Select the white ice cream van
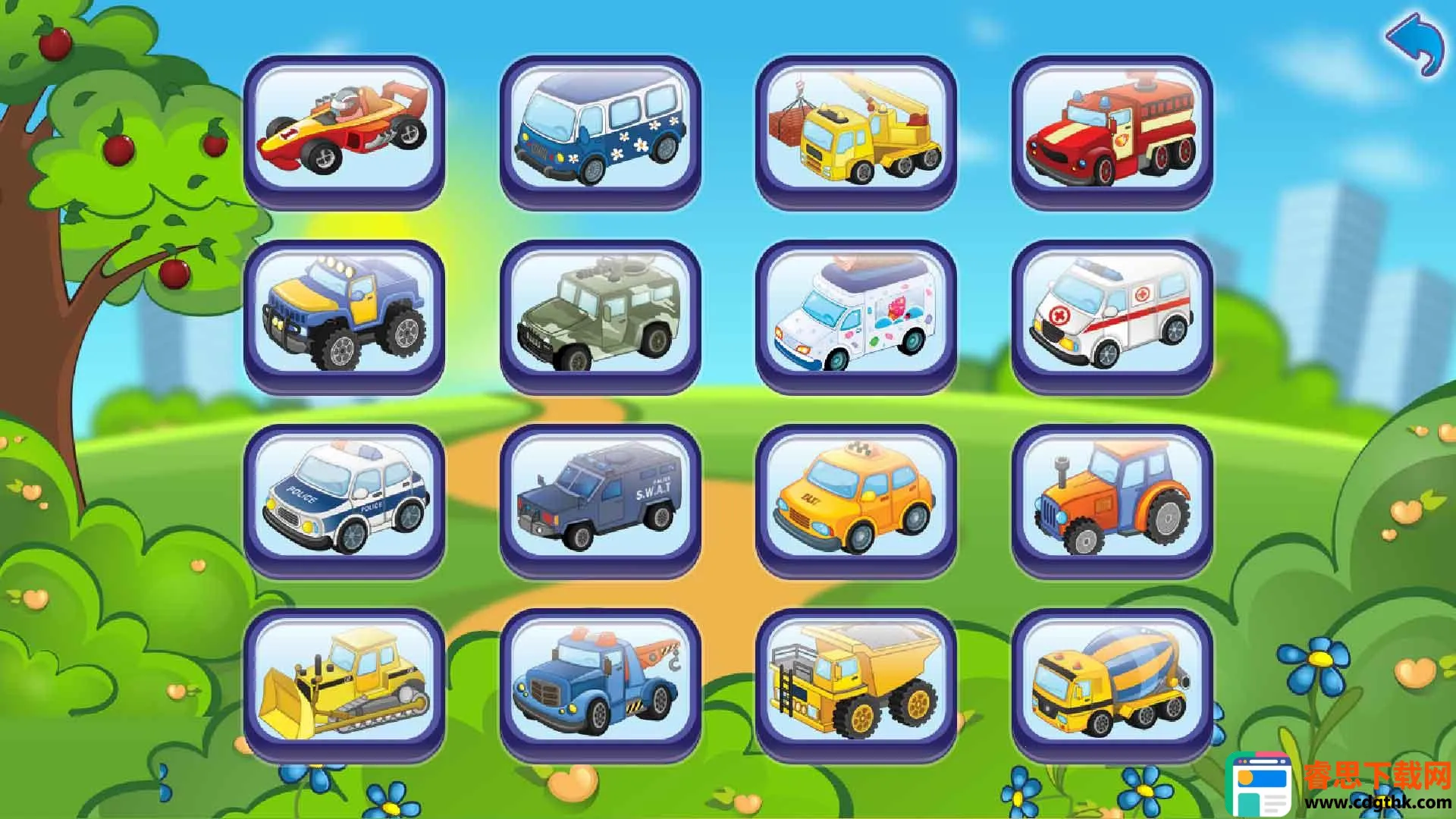Viewport: 1456px width, 819px height. pyautogui.click(x=855, y=315)
